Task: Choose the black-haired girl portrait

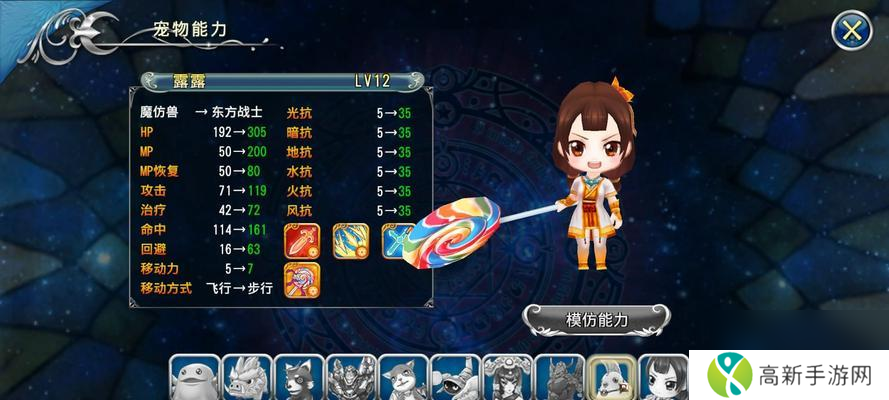Action: tap(663, 379)
